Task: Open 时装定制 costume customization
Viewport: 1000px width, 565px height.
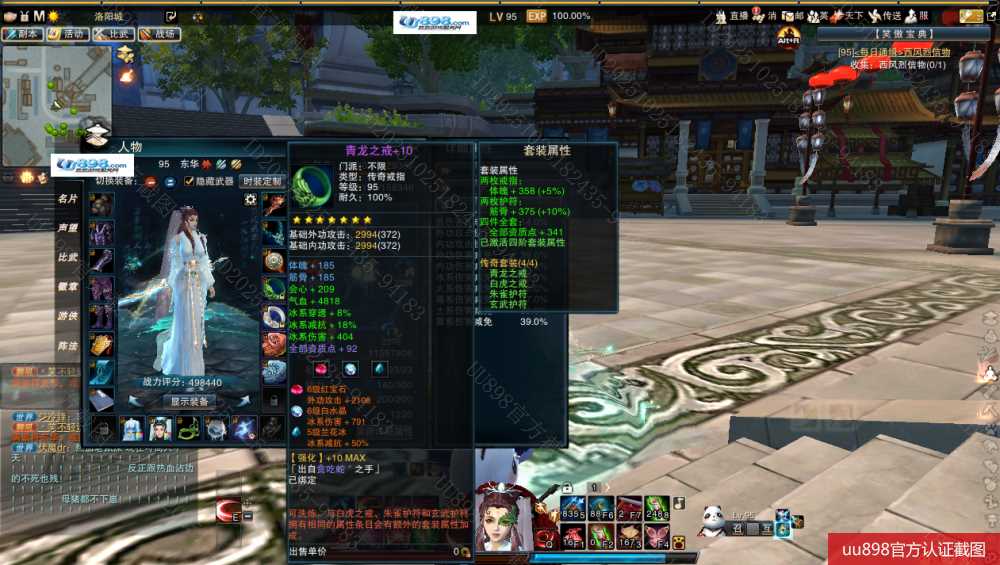Action: [x=262, y=181]
